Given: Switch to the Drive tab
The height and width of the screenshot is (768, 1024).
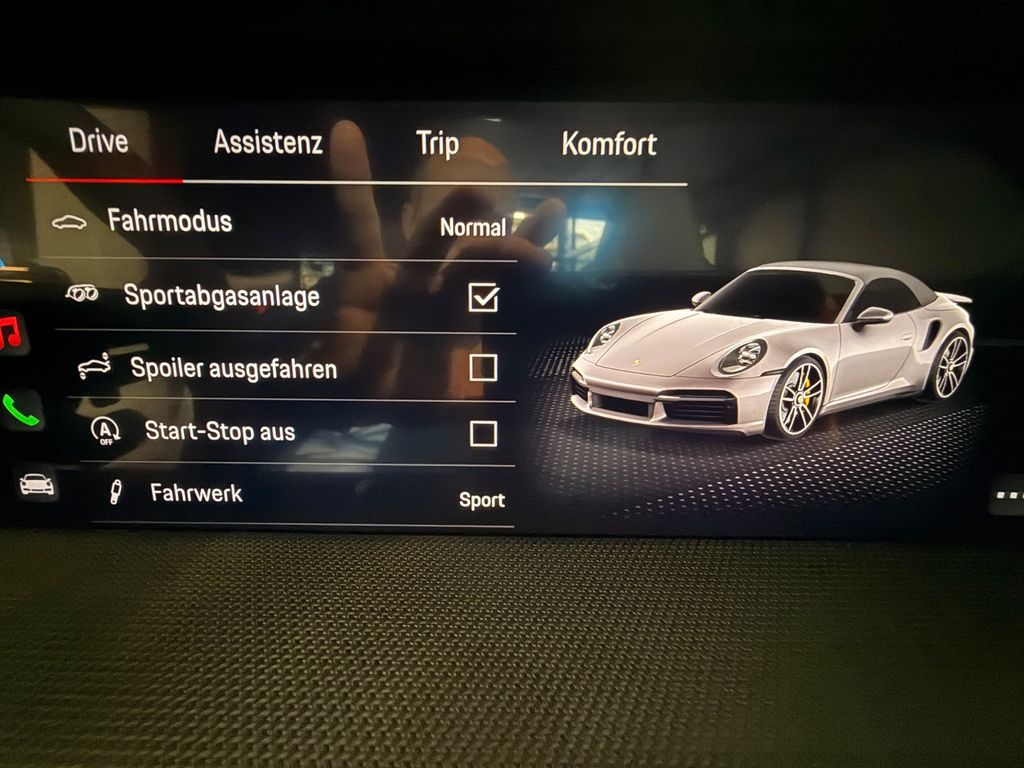Looking at the screenshot, I should [x=98, y=141].
